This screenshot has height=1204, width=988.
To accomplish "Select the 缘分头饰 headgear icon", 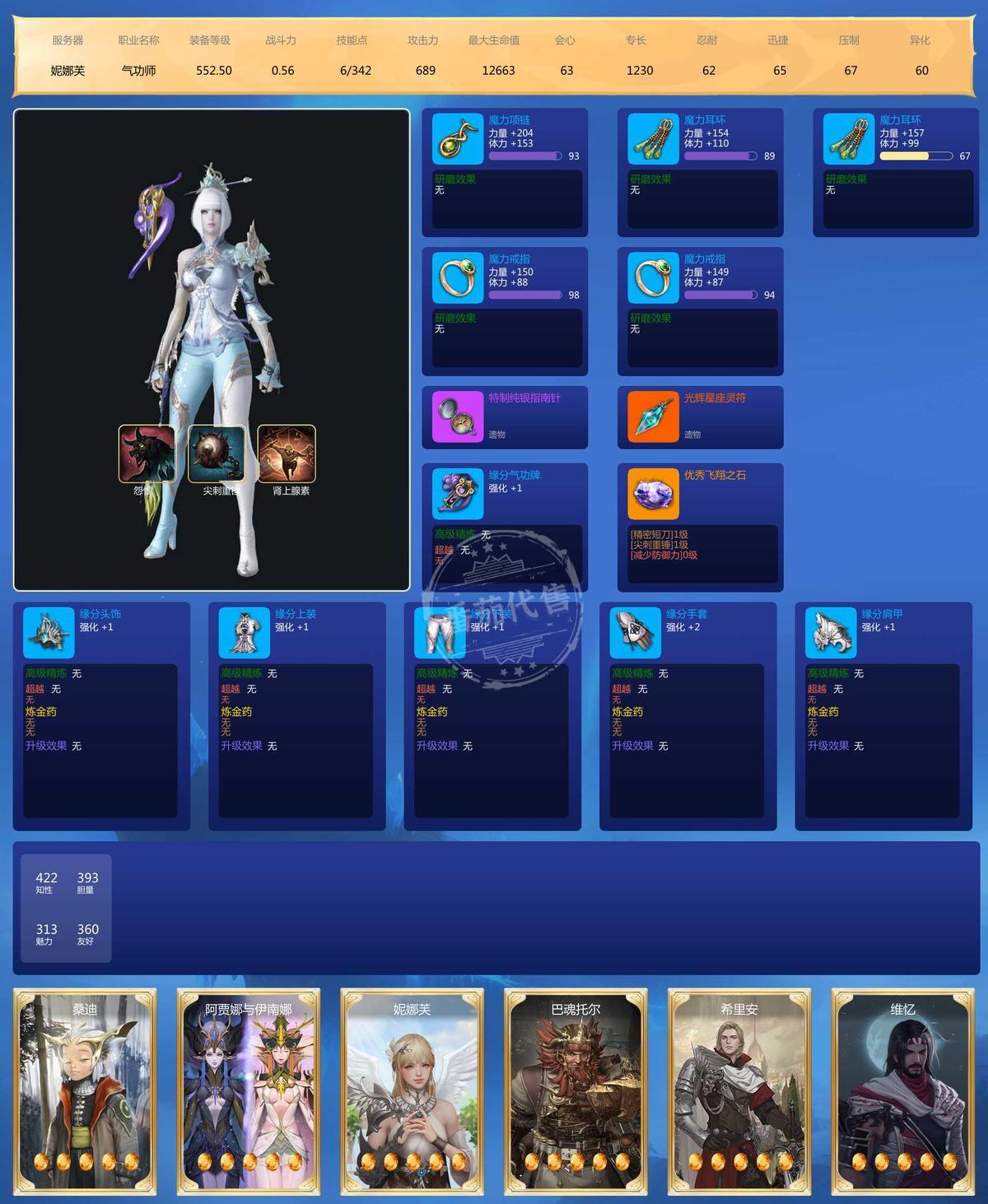I will pos(49,633).
